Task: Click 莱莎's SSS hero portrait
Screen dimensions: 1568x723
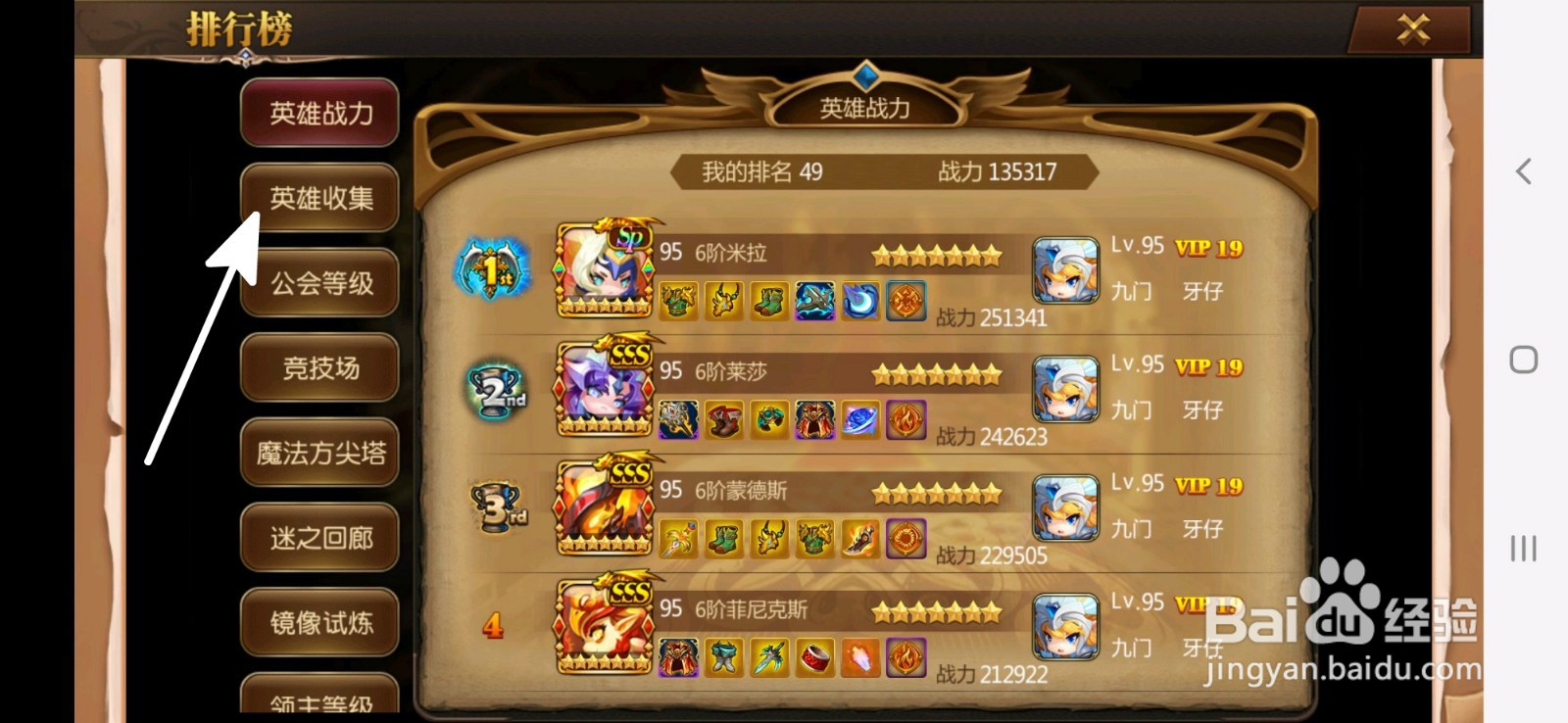Action: click(x=601, y=390)
